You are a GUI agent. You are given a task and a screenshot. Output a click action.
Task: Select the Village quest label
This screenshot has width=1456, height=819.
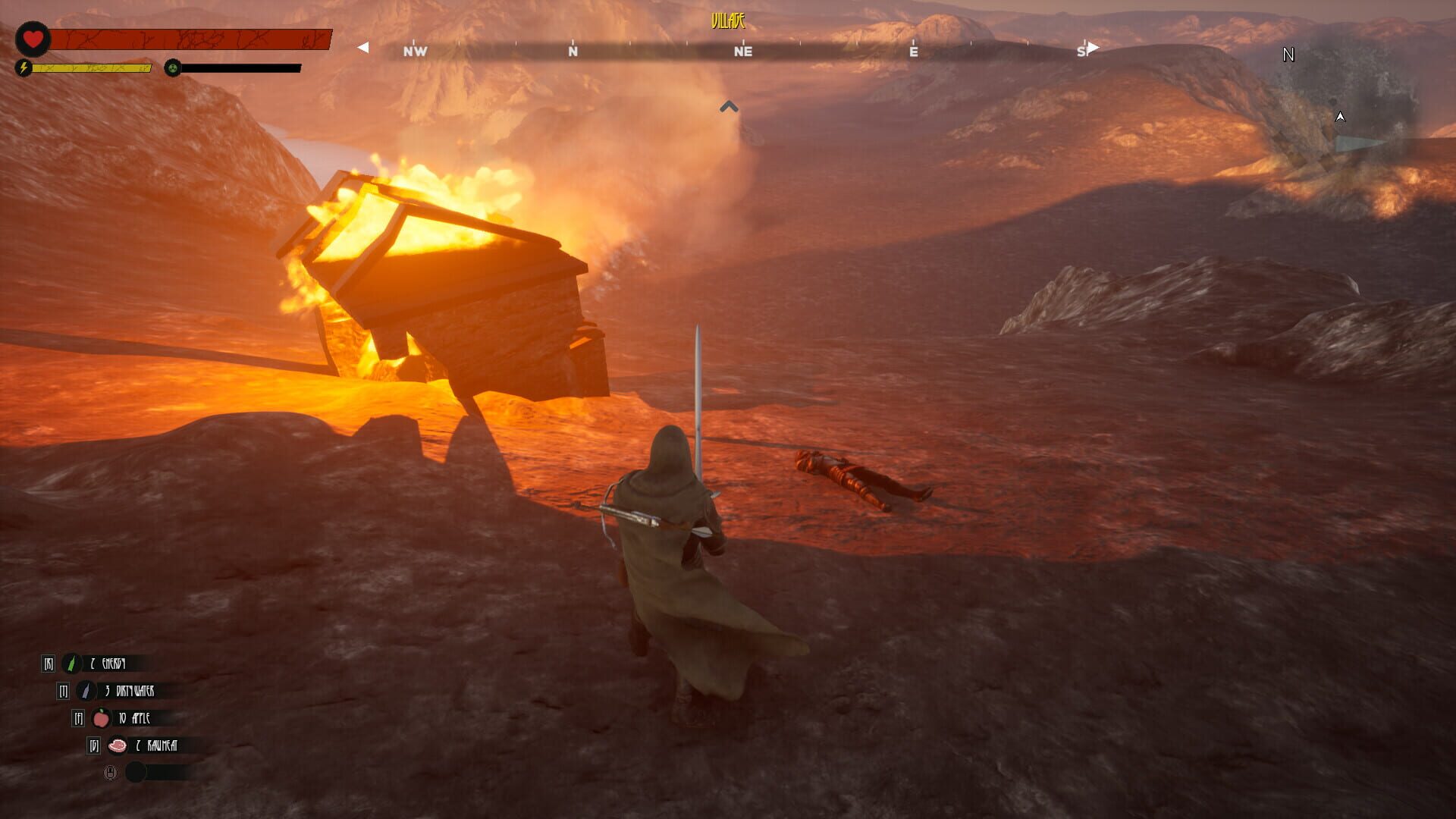pos(728,22)
